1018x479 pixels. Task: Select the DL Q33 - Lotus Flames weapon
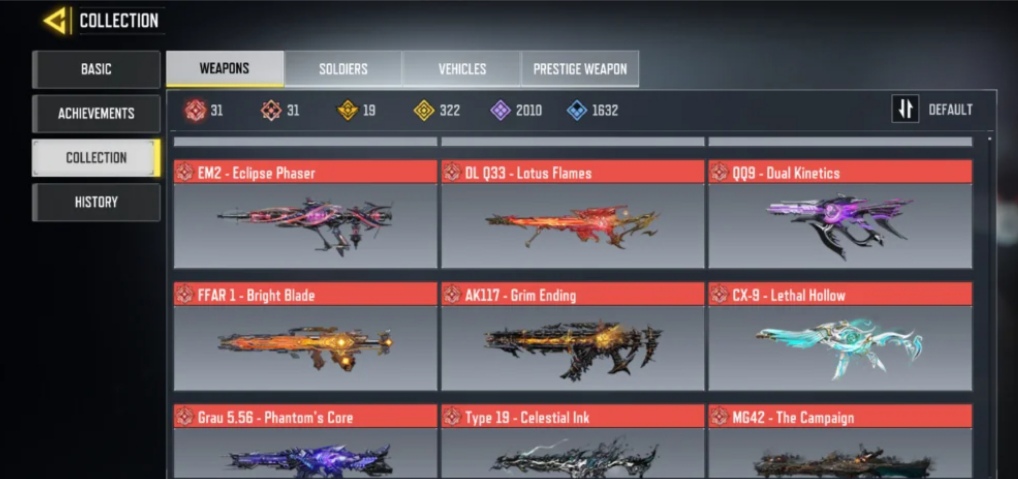572,214
